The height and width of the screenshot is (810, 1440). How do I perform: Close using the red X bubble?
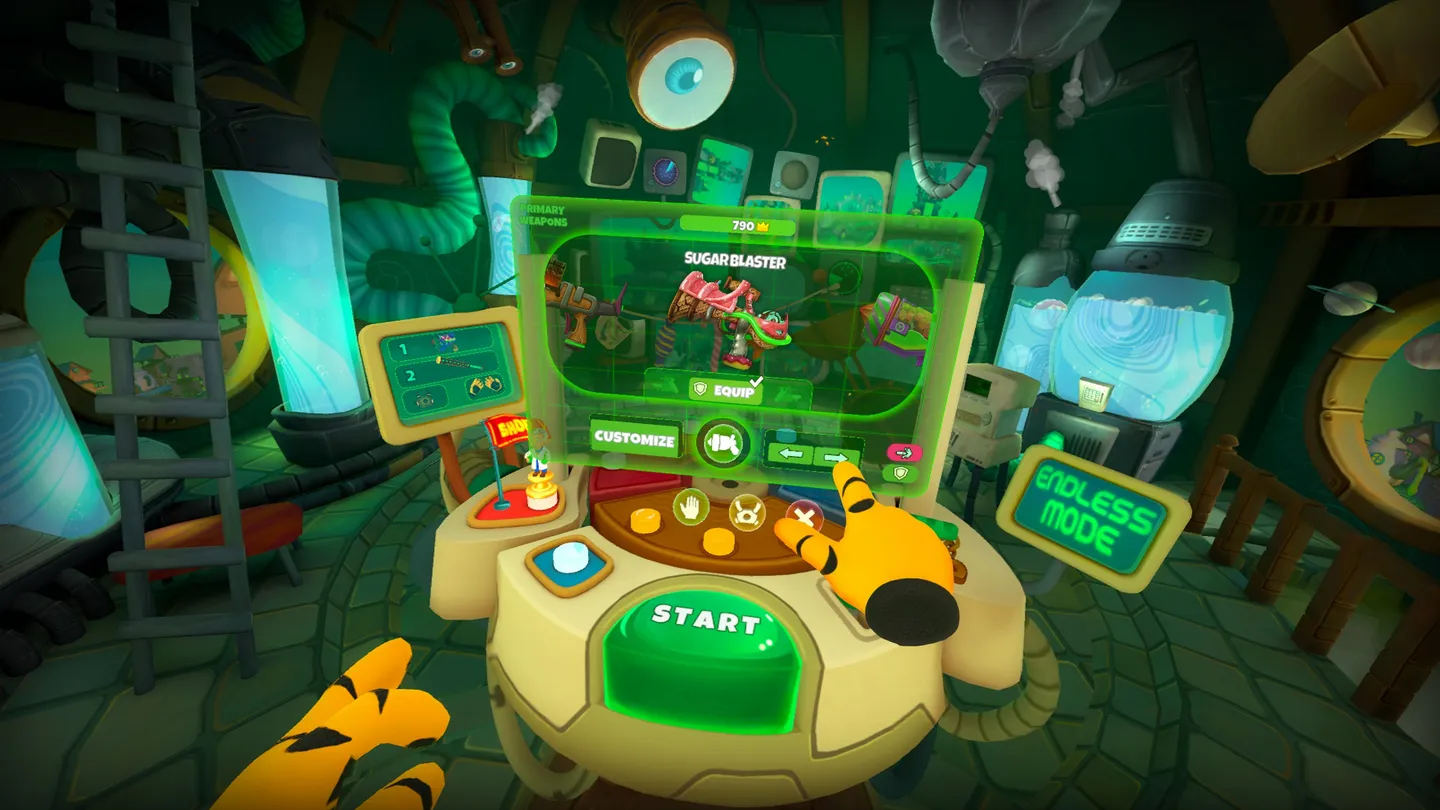point(803,517)
